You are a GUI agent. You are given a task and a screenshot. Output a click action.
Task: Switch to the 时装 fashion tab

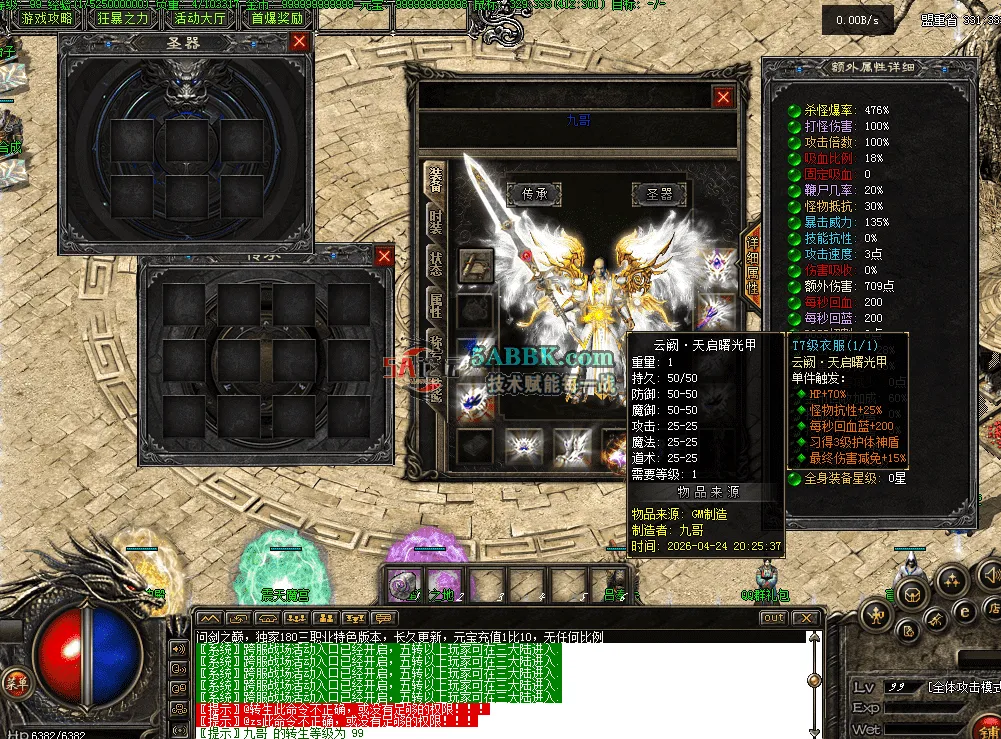(x=436, y=221)
